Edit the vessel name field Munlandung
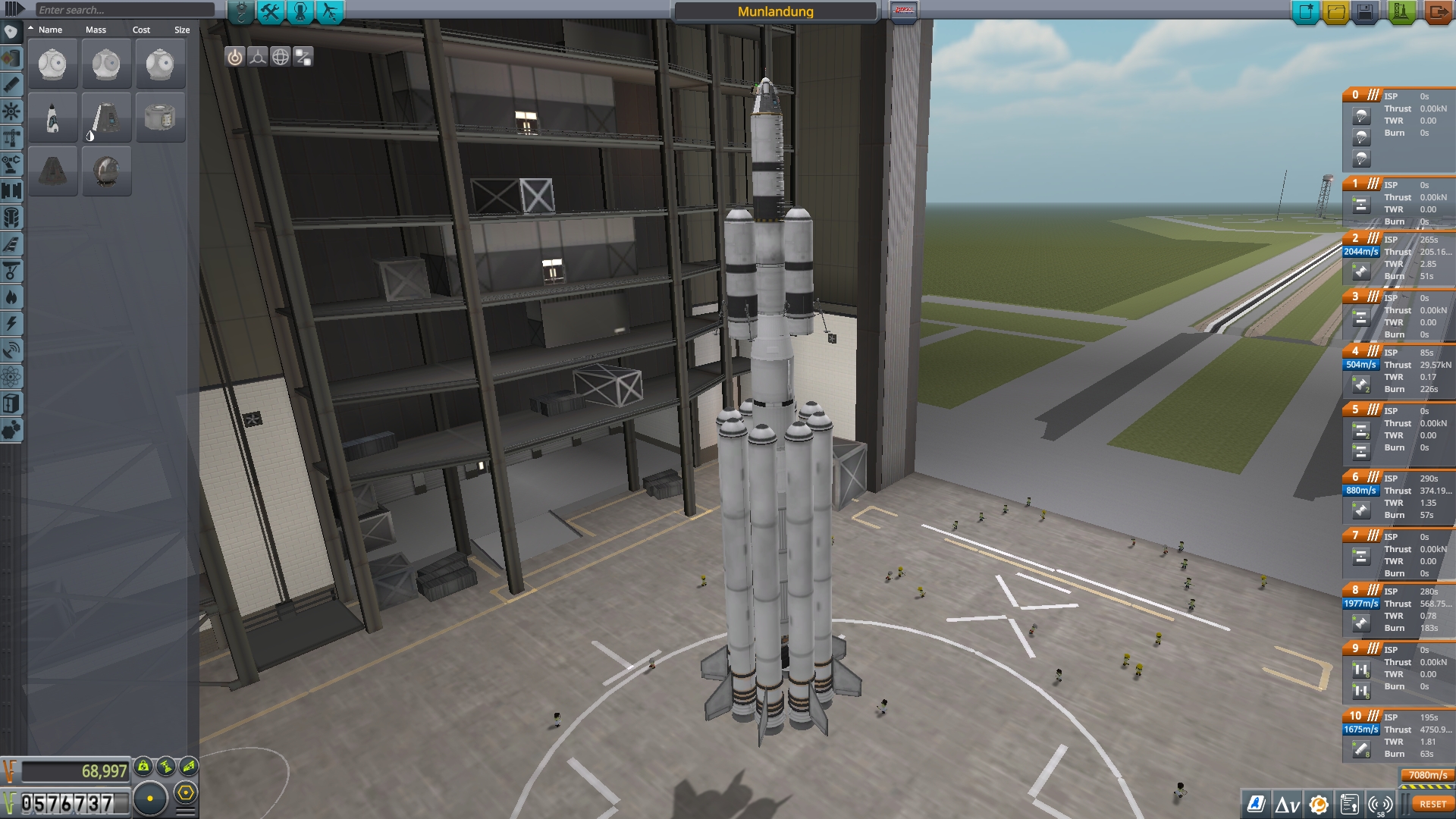The width and height of the screenshot is (1456, 819). (x=775, y=11)
